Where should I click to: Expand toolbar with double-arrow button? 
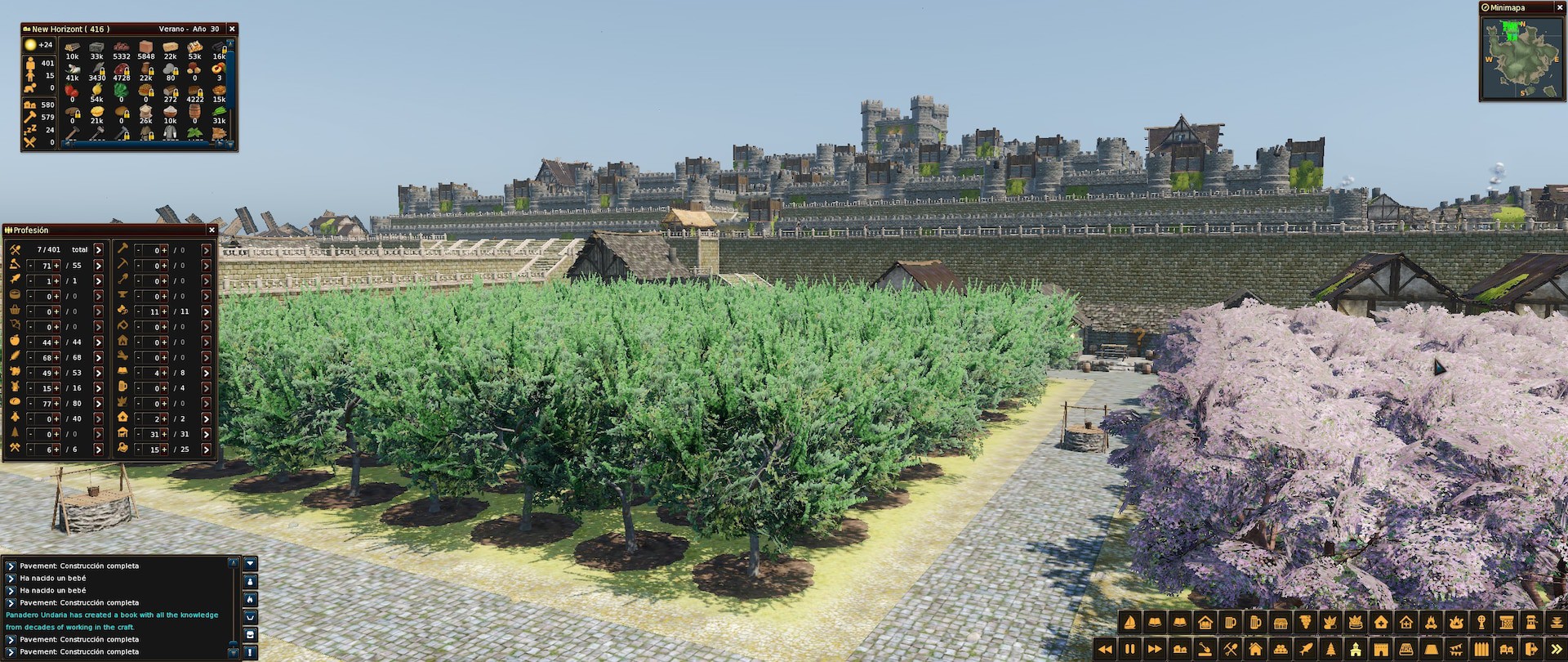pos(1557,649)
